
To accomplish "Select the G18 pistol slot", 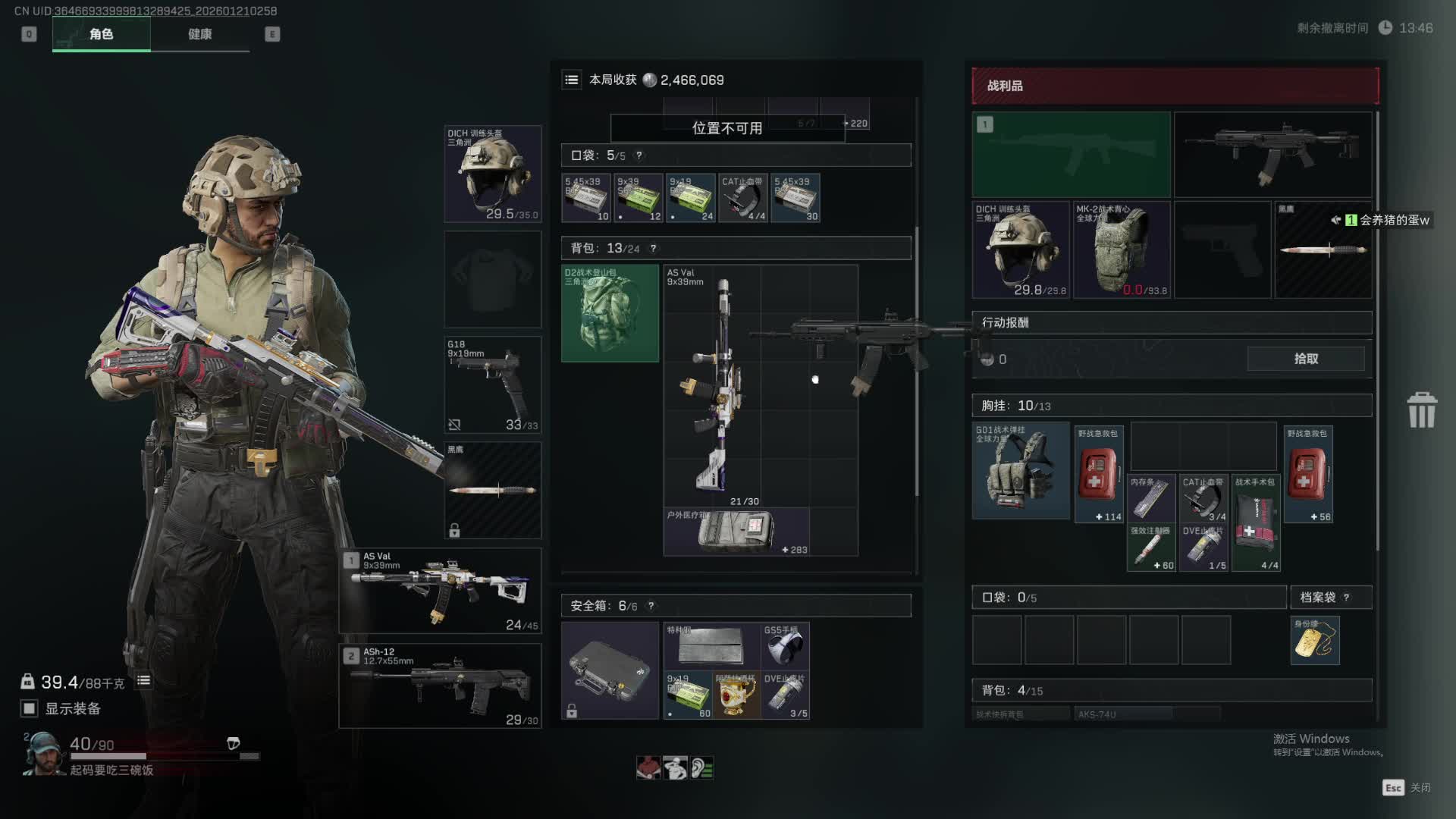I will click(x=492, y=385).
